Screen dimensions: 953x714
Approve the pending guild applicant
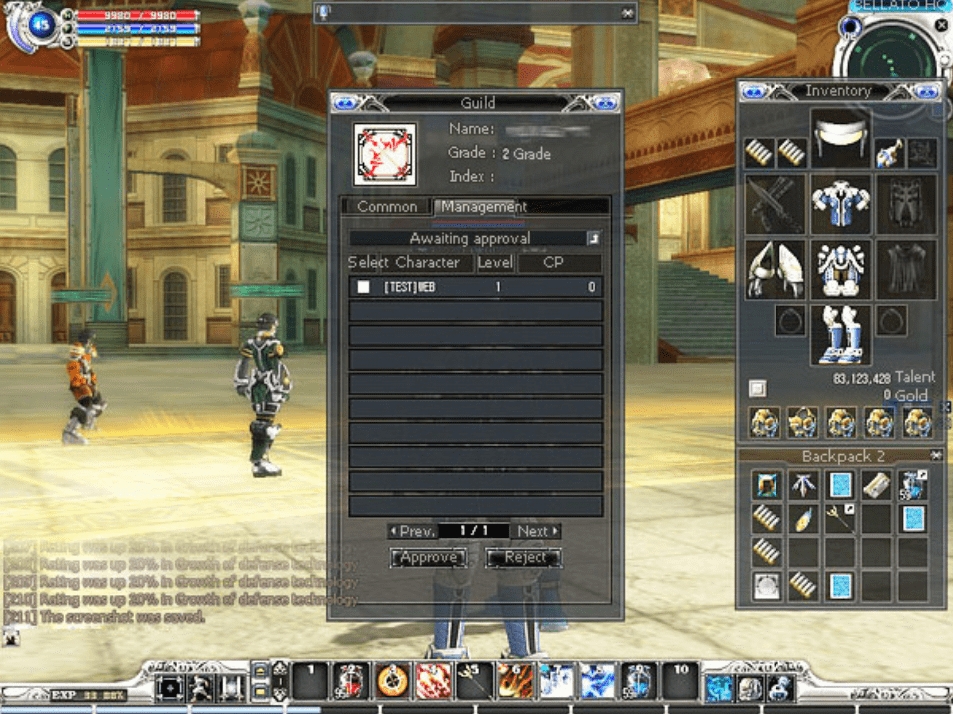click(427, 558)
